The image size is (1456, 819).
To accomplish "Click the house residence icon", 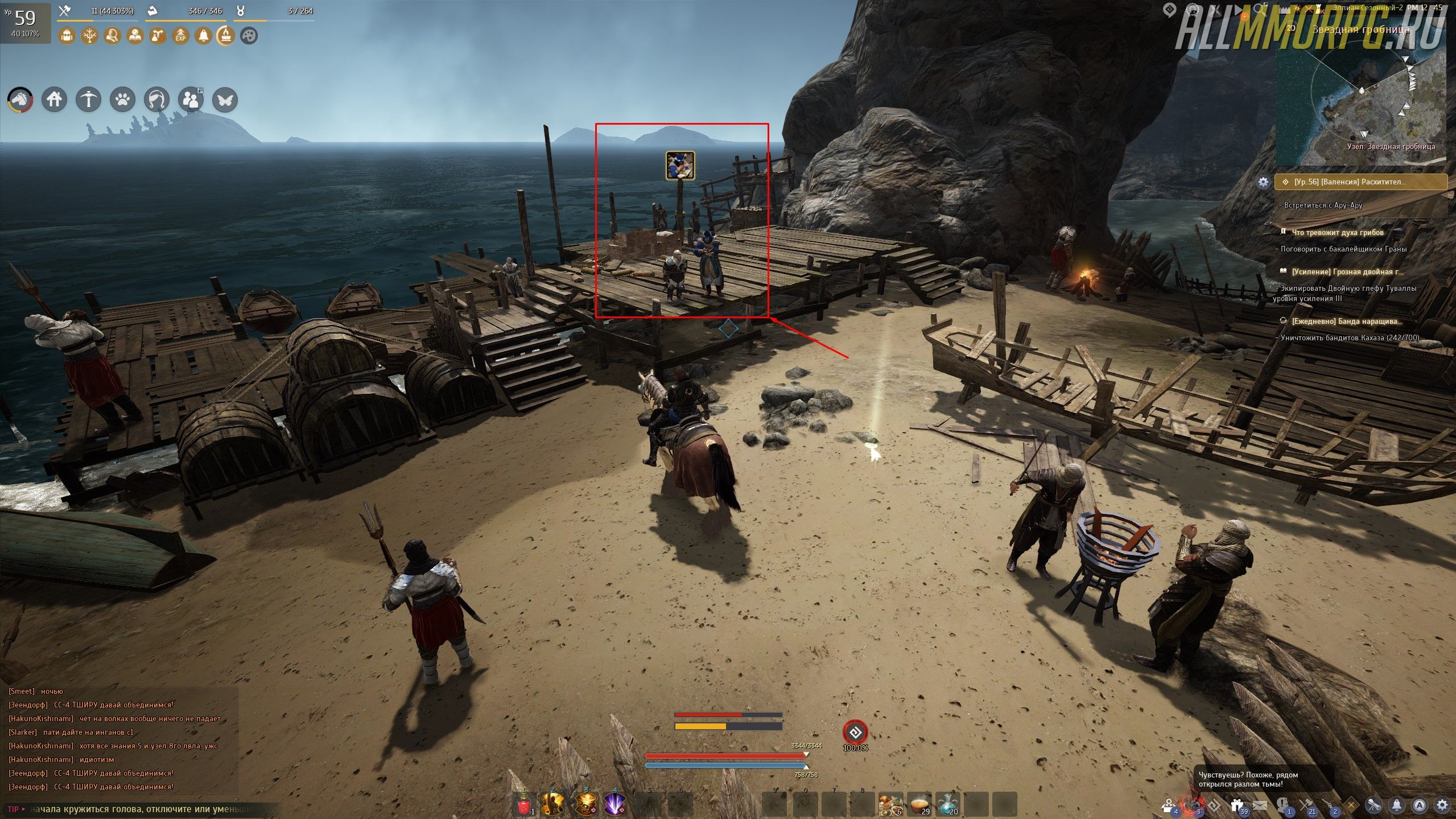I will (x=55, y=100).
